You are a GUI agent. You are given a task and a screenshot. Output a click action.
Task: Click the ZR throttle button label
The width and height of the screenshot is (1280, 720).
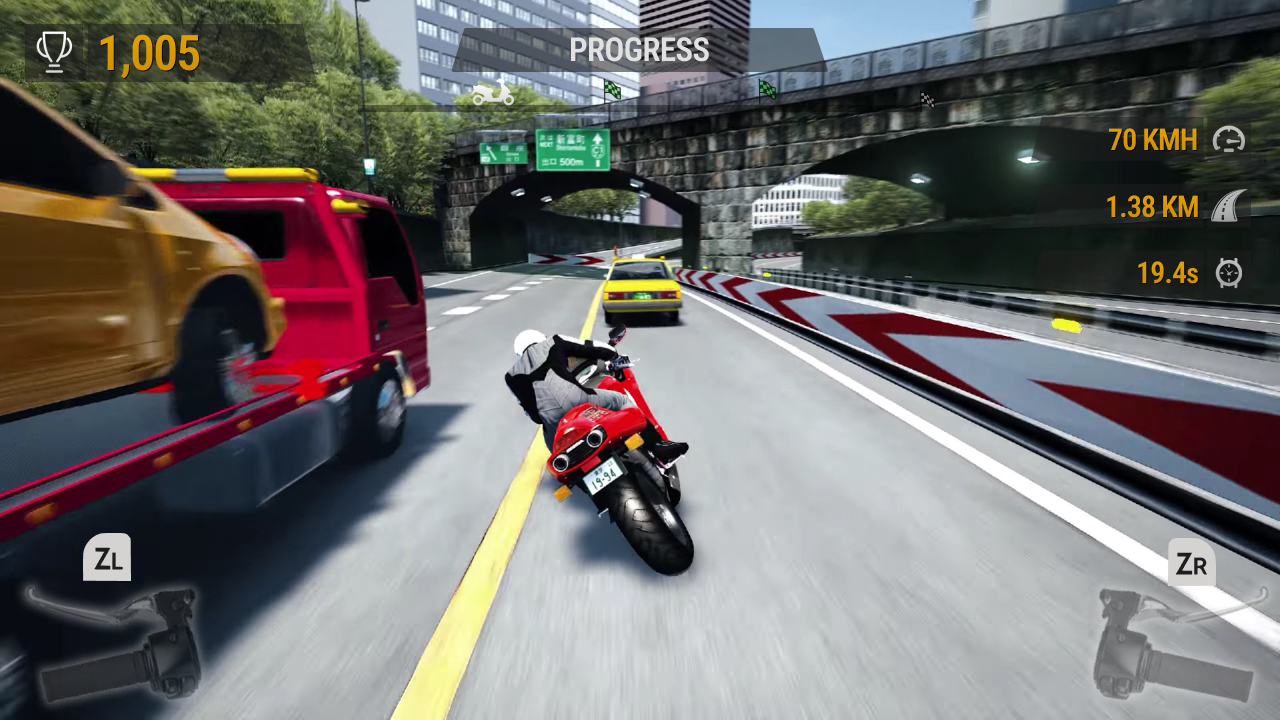pos(1190,564)
